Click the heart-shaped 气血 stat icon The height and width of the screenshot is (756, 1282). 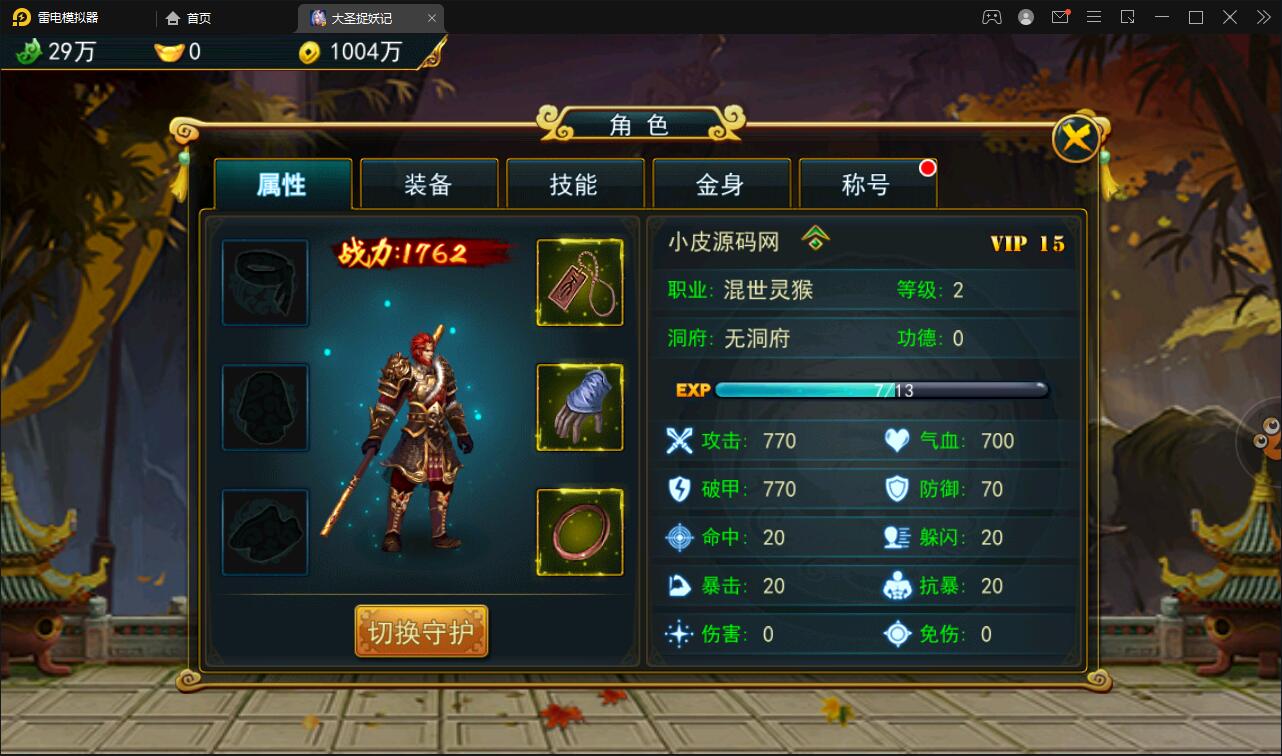896,440
